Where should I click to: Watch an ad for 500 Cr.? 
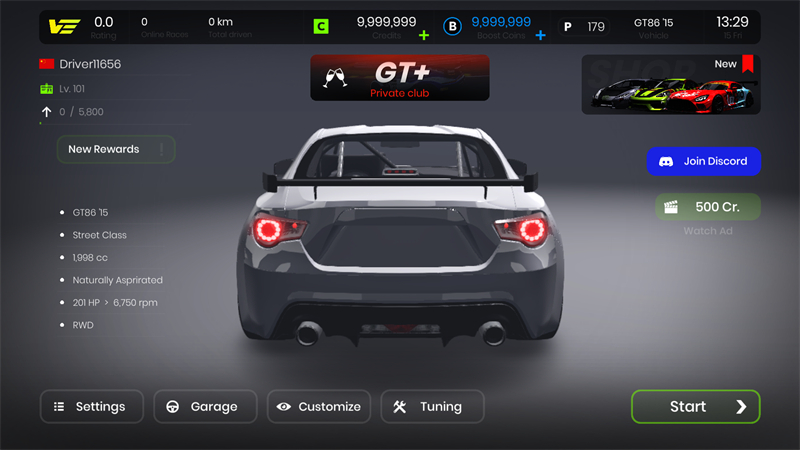click(708, 207)
